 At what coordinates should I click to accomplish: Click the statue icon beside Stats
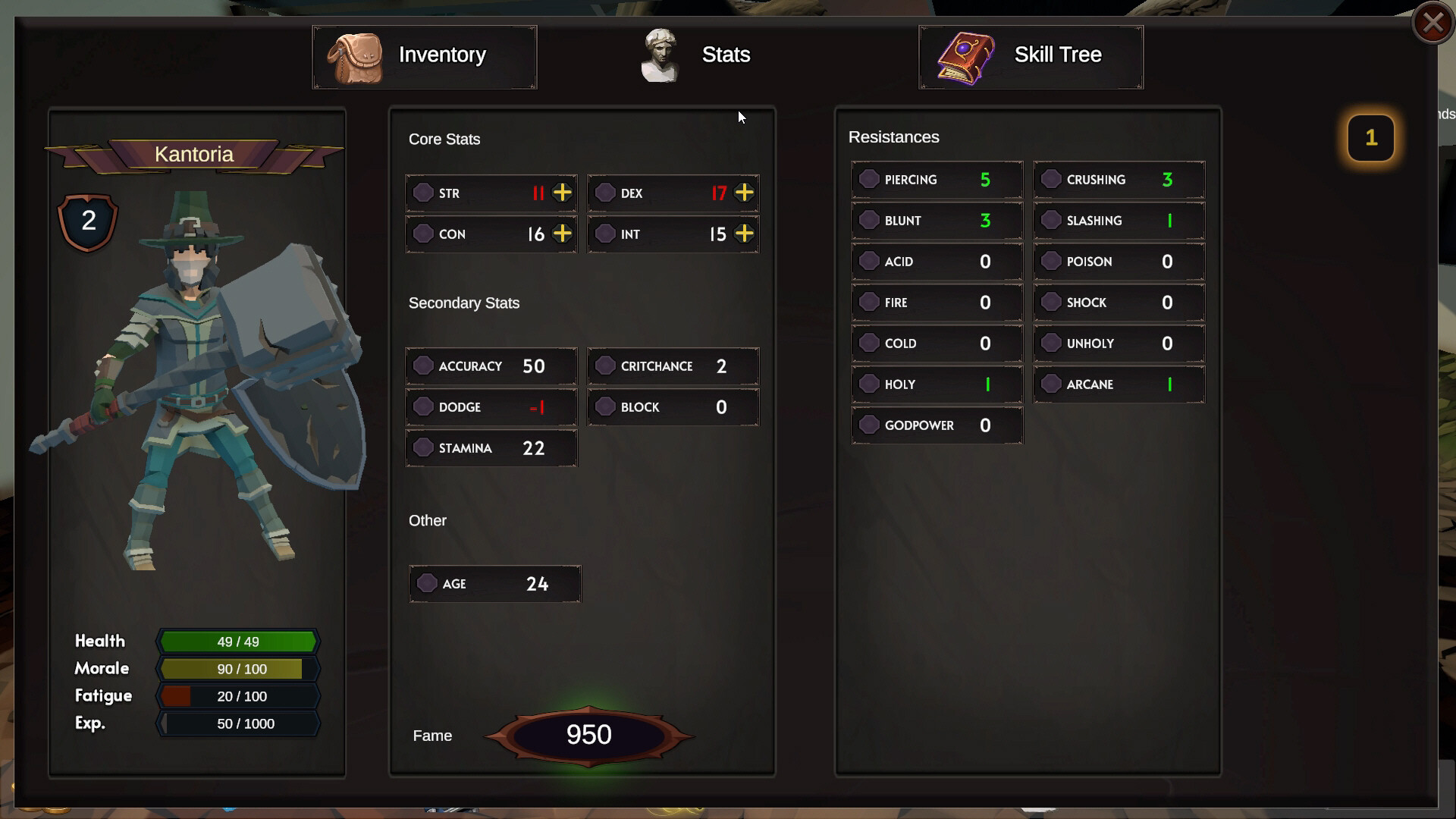click(x=659, y=53)
